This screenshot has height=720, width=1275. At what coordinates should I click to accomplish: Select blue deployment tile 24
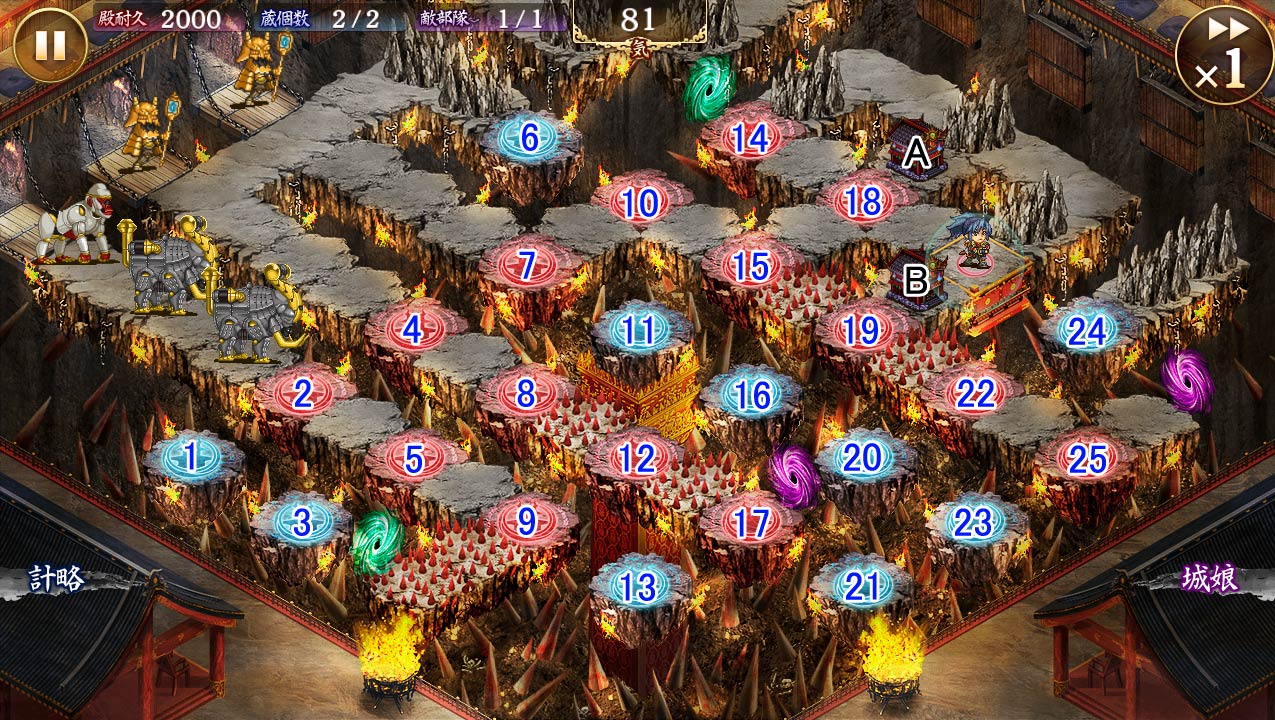click(x=1087, y=331)
